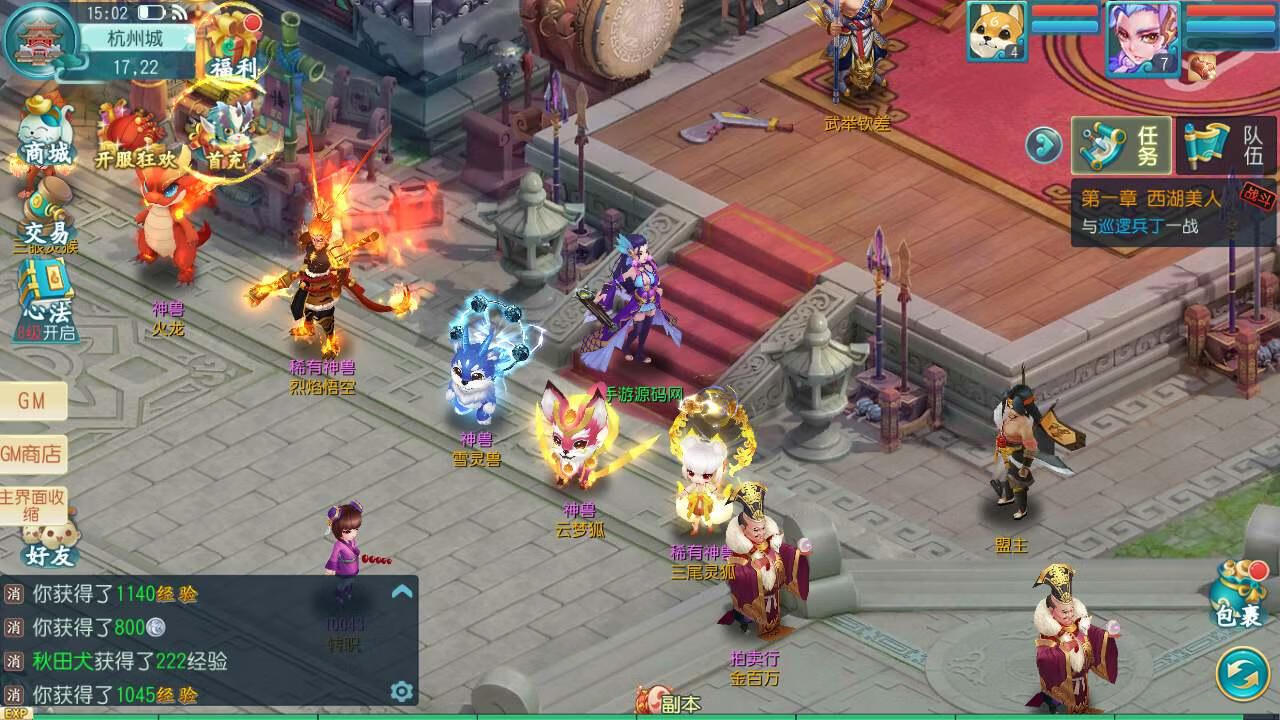Click the GM button

(x=33, y=401)
